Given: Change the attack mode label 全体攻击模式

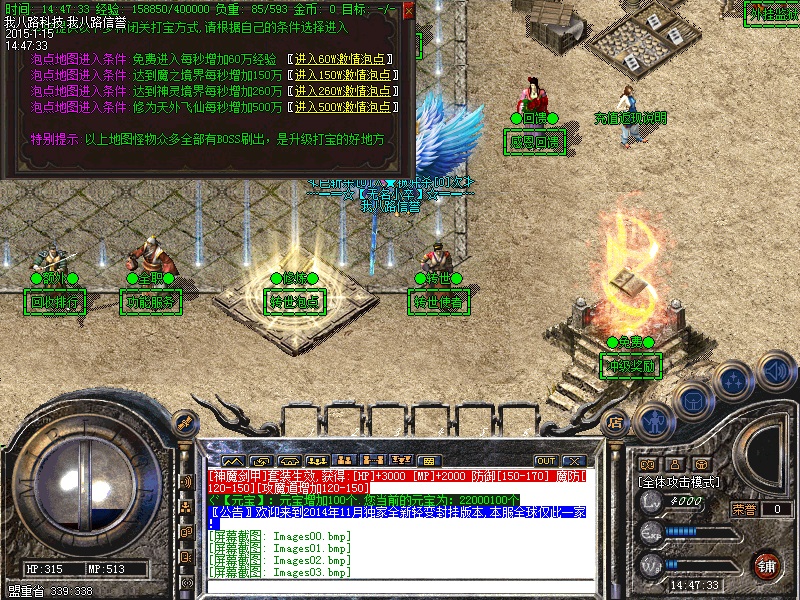Looking at the screenshot, I should 680,481.
